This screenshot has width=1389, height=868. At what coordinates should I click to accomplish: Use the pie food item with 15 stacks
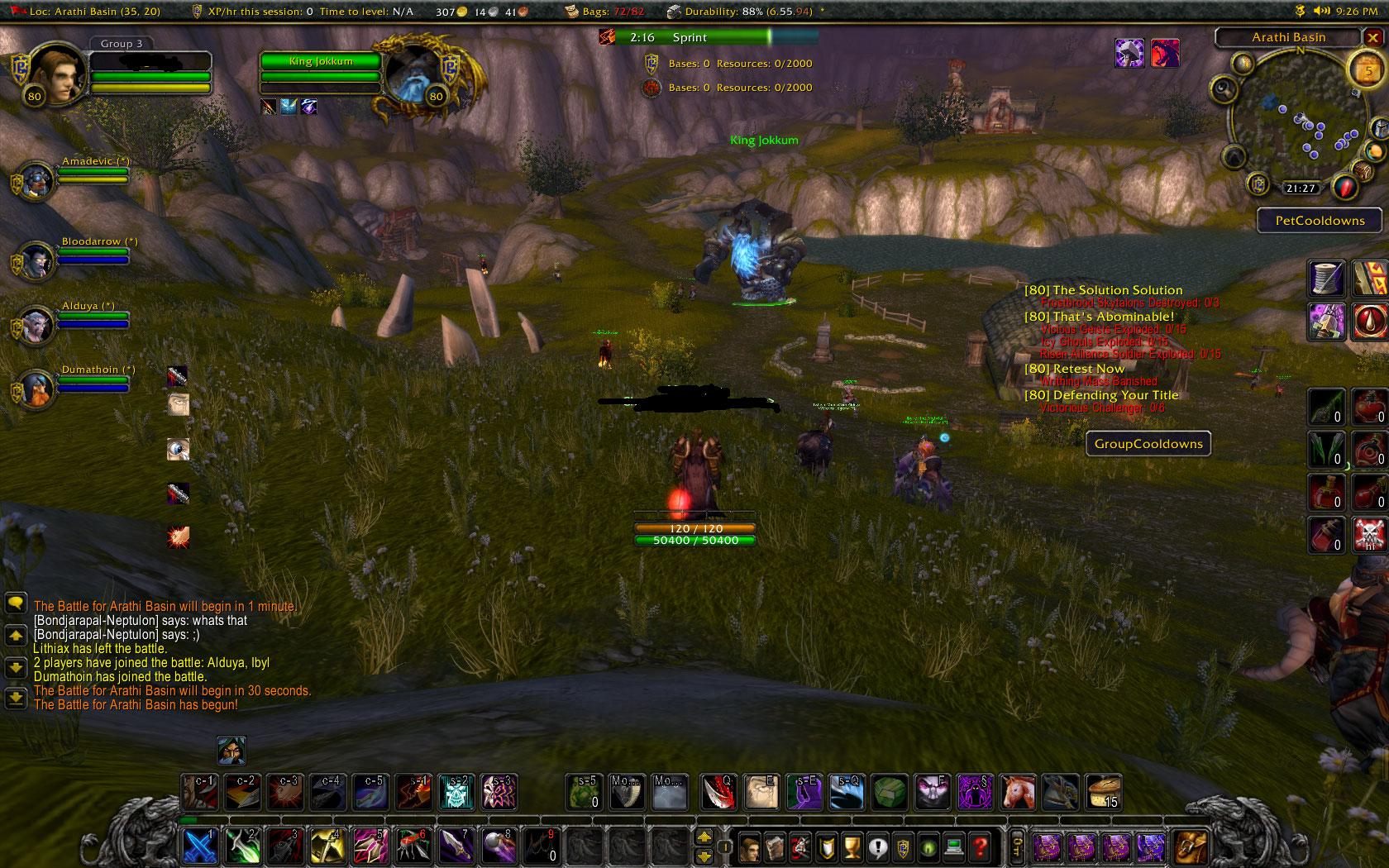(1102, 792)
